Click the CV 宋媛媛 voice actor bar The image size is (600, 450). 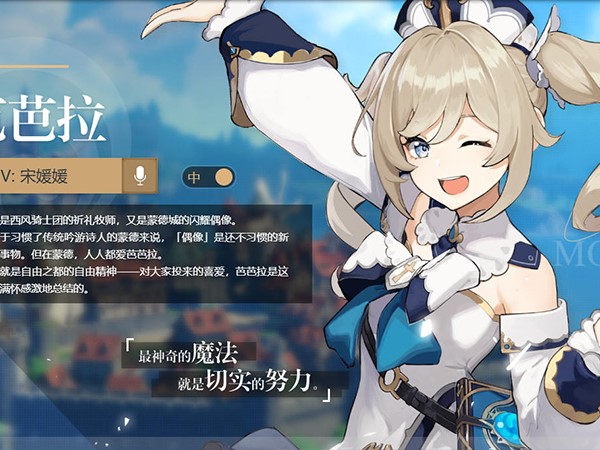(x=60, y=177)
